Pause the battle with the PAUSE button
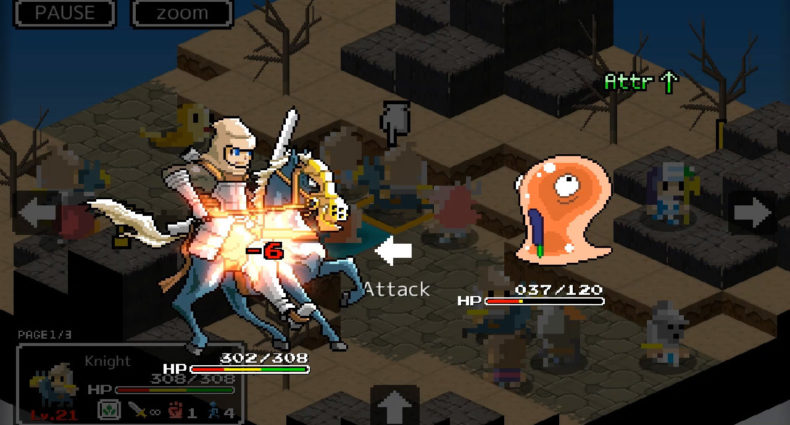The width and height of the screenshot is (790, 425). click(x=65, y=13)
